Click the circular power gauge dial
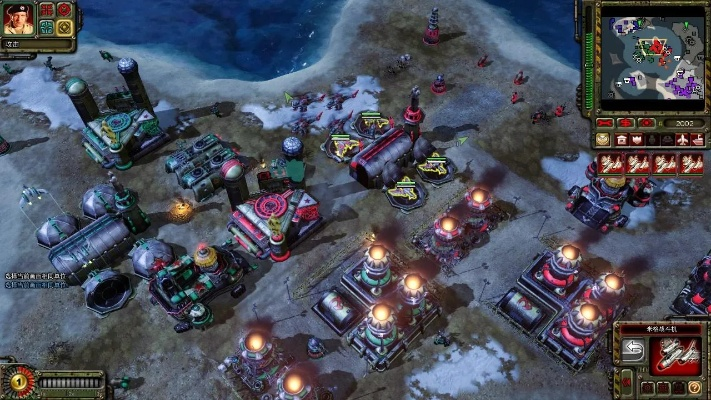Screen dimensions: 711x400 18,381
